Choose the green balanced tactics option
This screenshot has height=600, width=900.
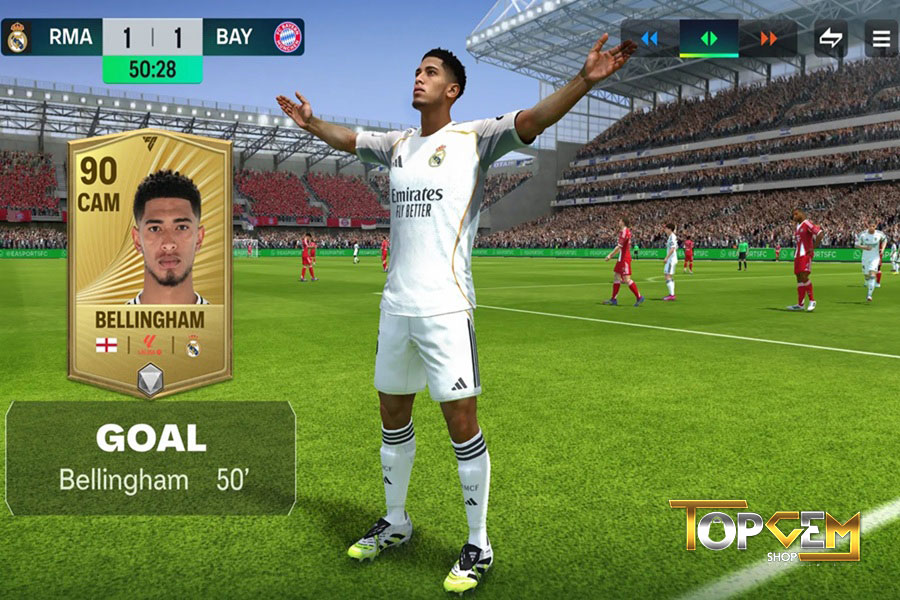(x=709, y=39)
